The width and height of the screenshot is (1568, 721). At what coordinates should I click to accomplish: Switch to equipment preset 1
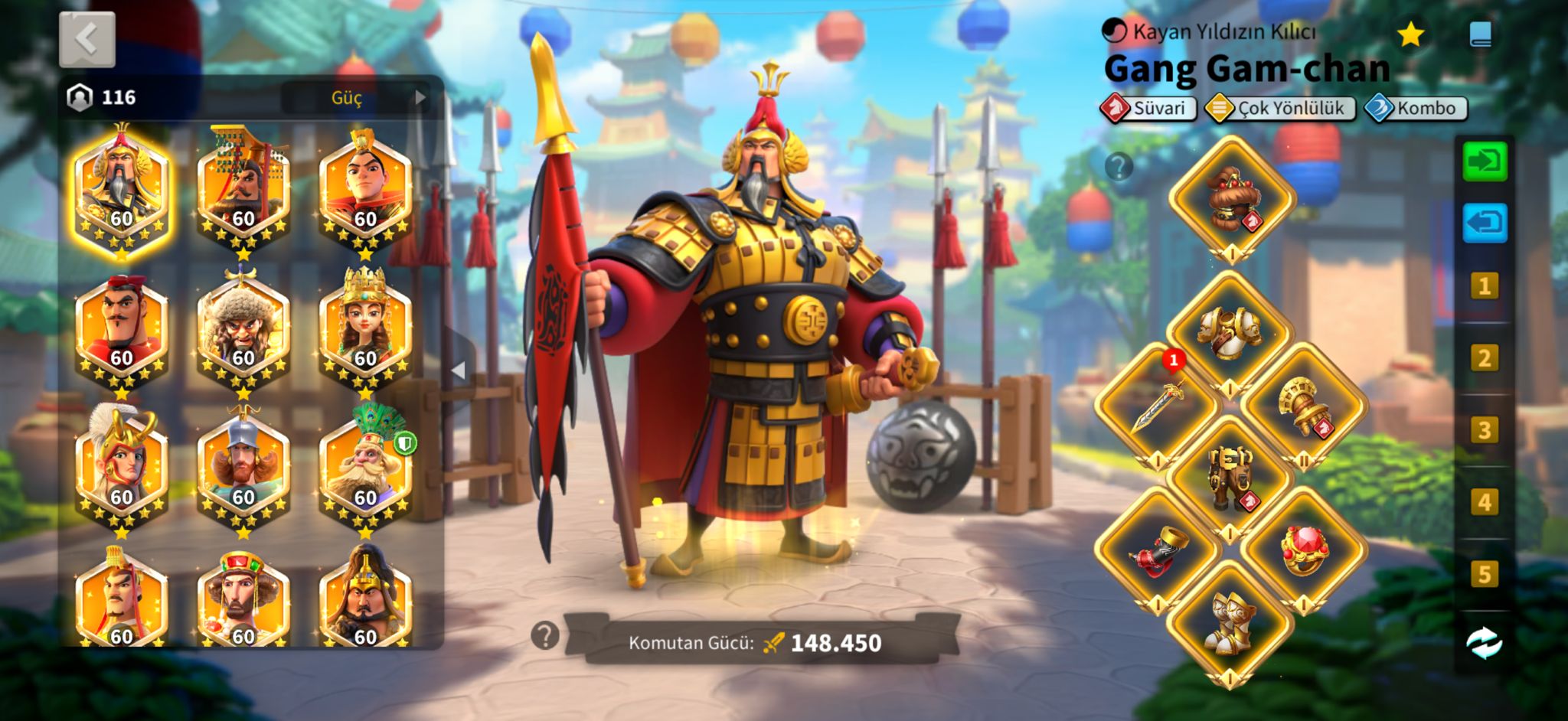pyautogui.click(x=1484, y=286)
